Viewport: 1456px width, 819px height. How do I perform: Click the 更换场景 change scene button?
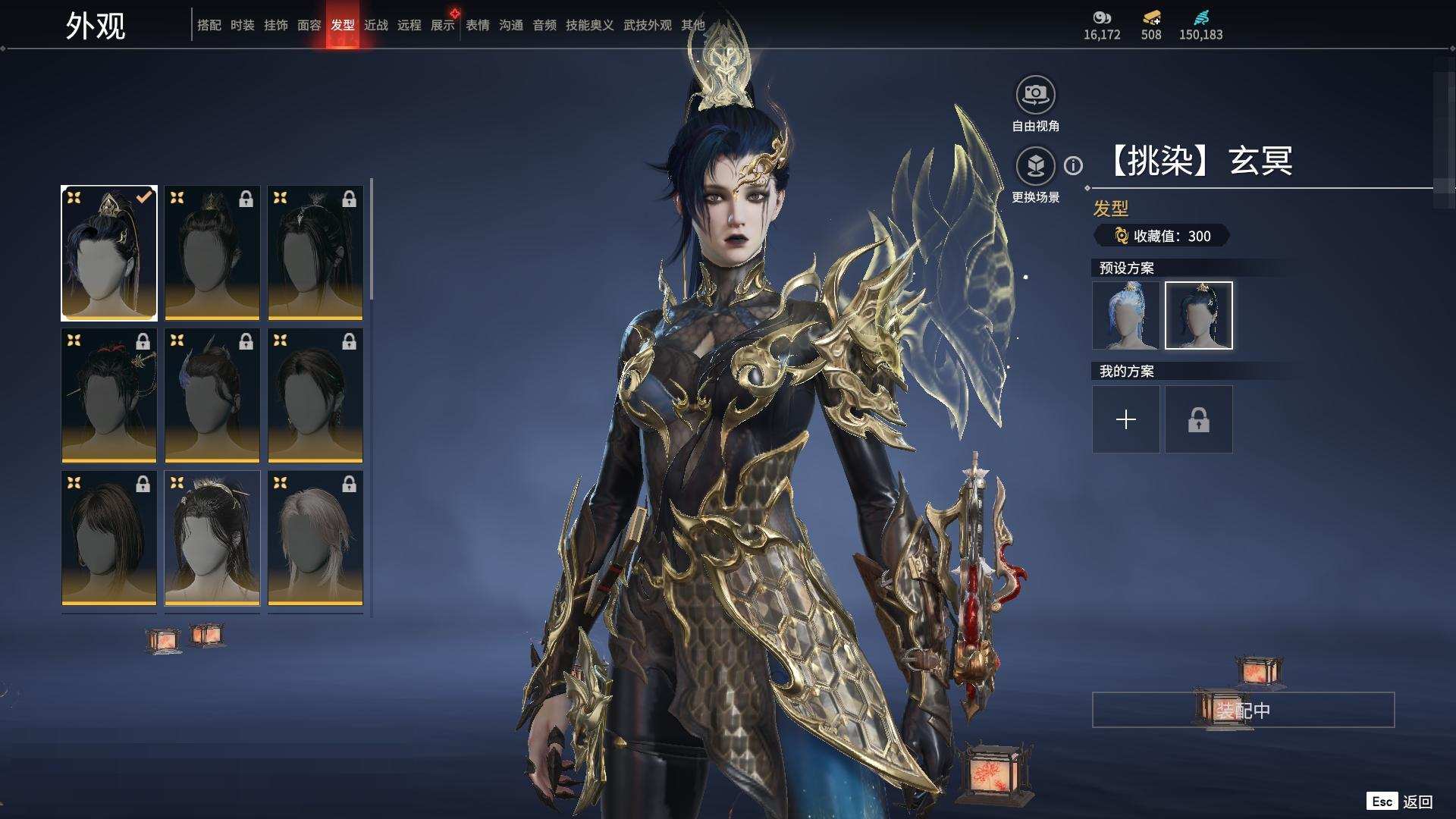1035,166
